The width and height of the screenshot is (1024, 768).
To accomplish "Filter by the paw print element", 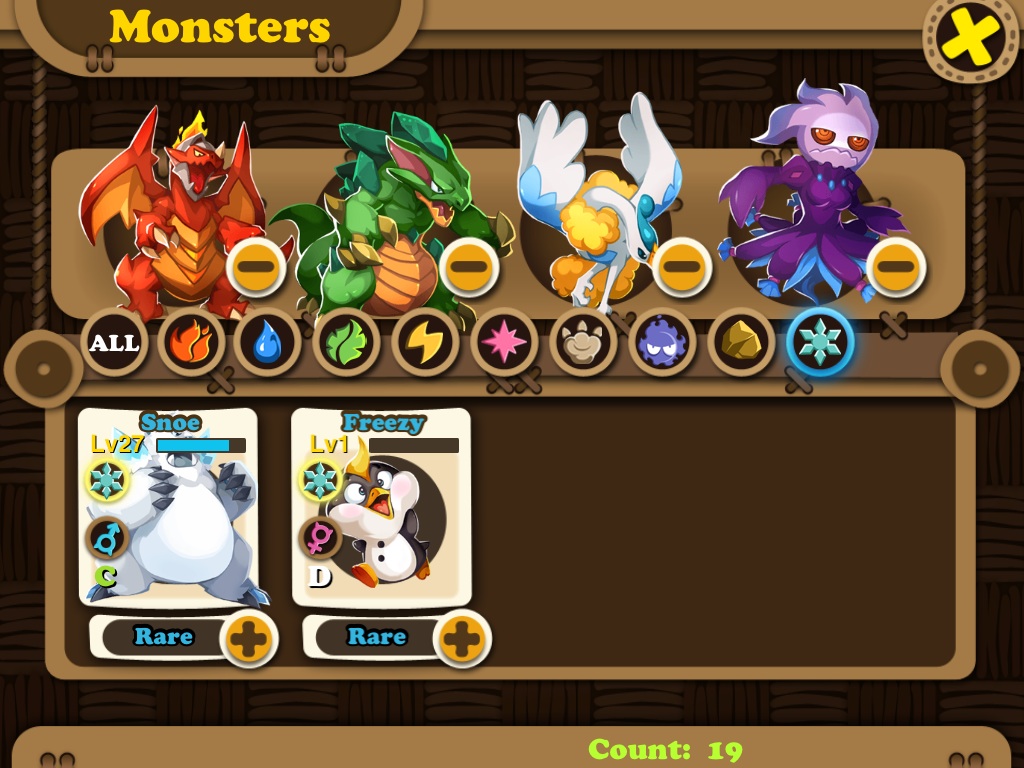I will (582, 343).
